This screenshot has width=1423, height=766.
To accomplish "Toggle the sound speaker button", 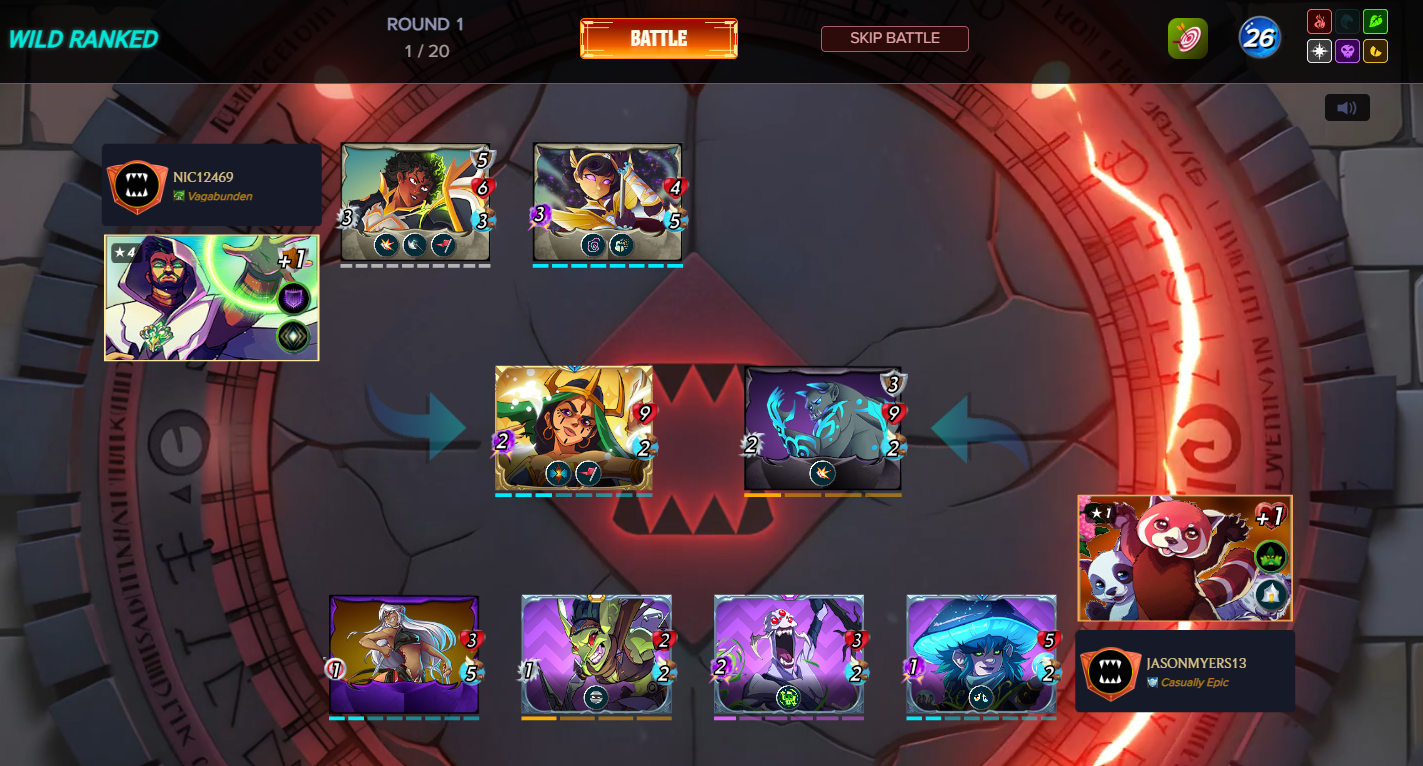I will pyautogui.click(x=1347, y=108).
